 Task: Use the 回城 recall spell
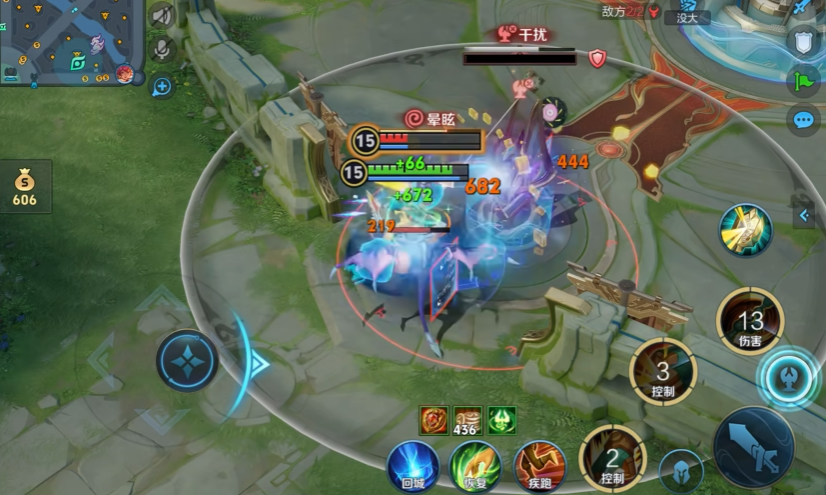click(x=413, y=466)
